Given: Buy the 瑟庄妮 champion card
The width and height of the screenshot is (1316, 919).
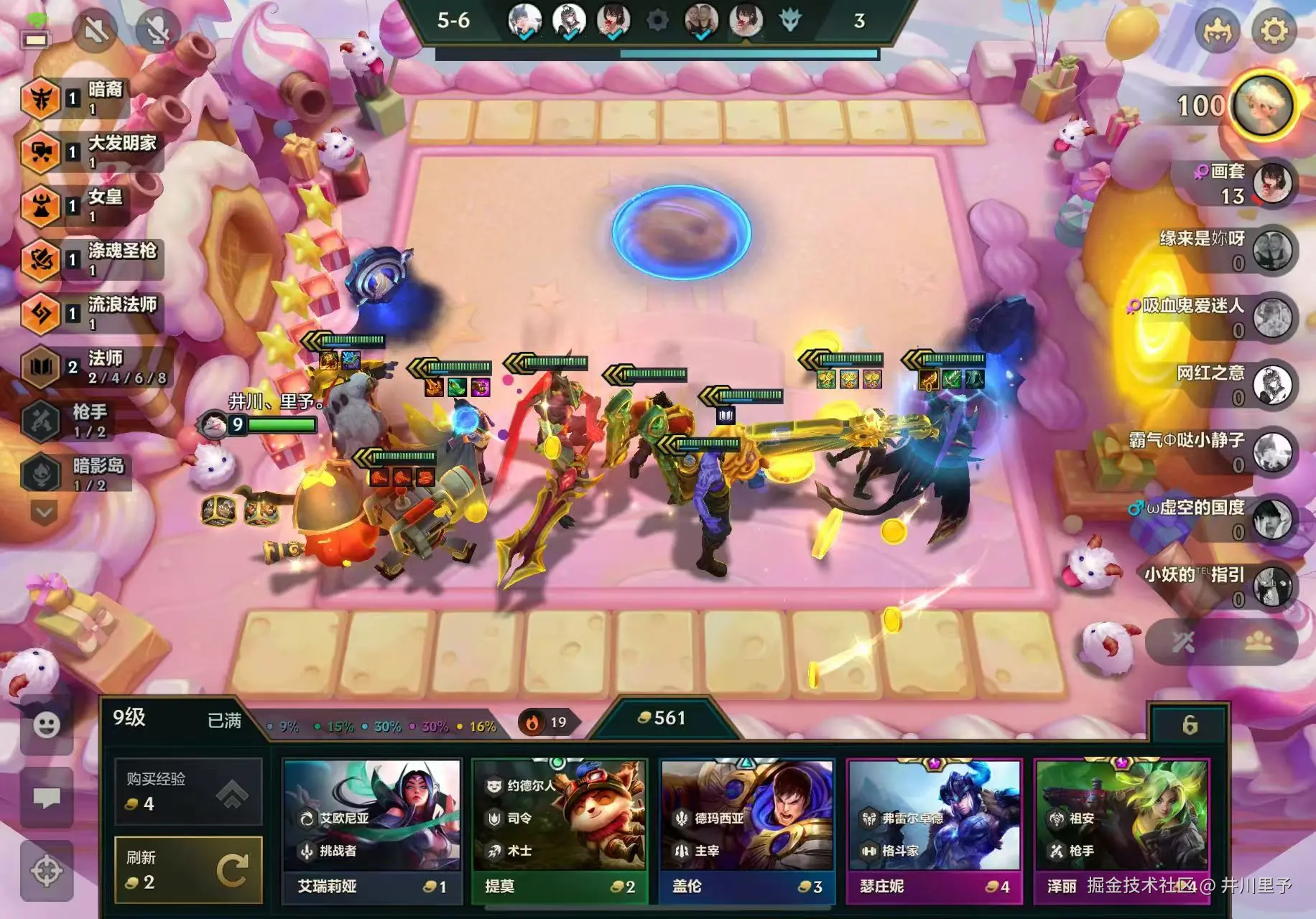Looking at the screenshot, I should tap(934, 831).
